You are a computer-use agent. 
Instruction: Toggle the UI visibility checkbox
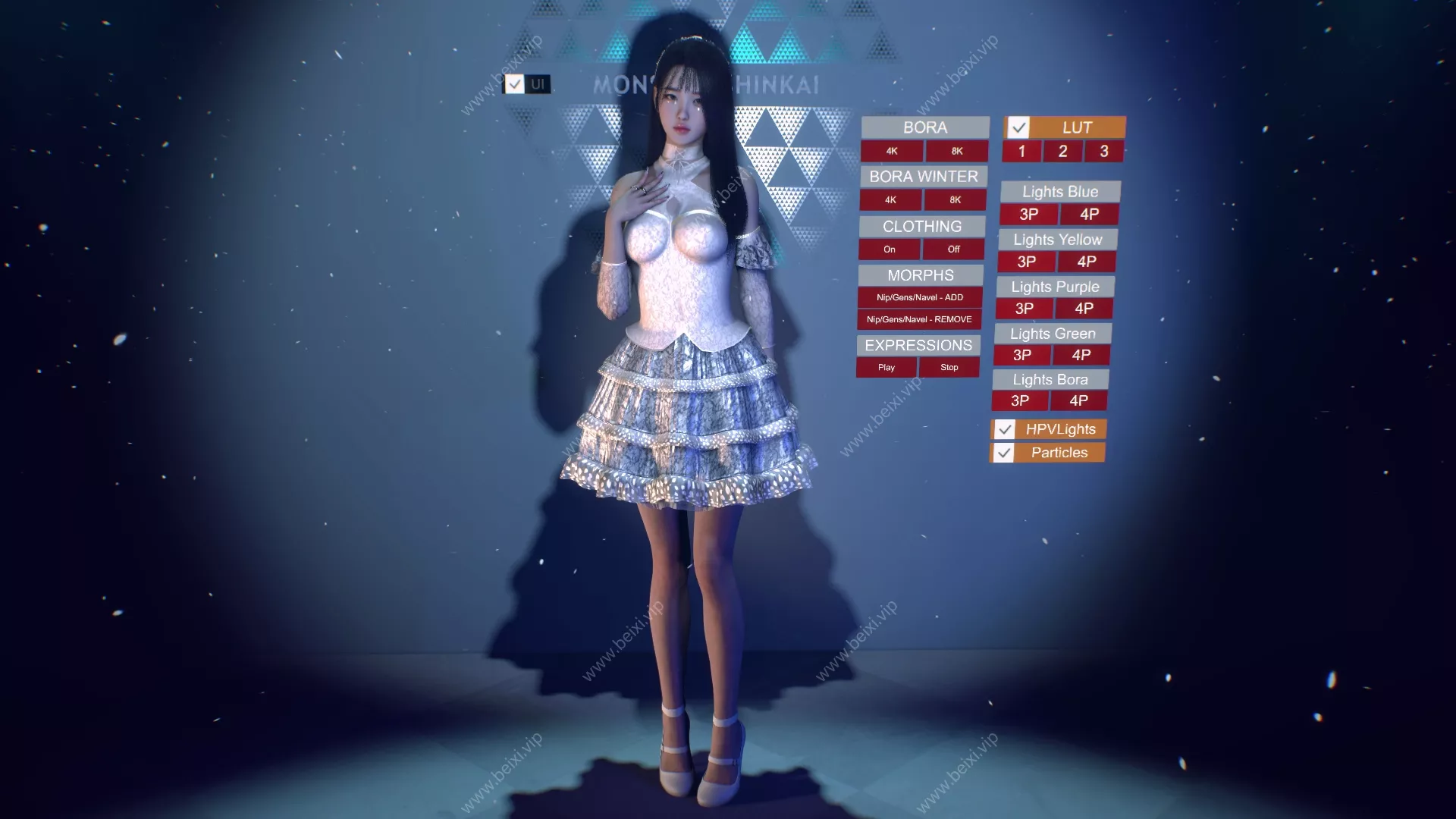(516, 85)
